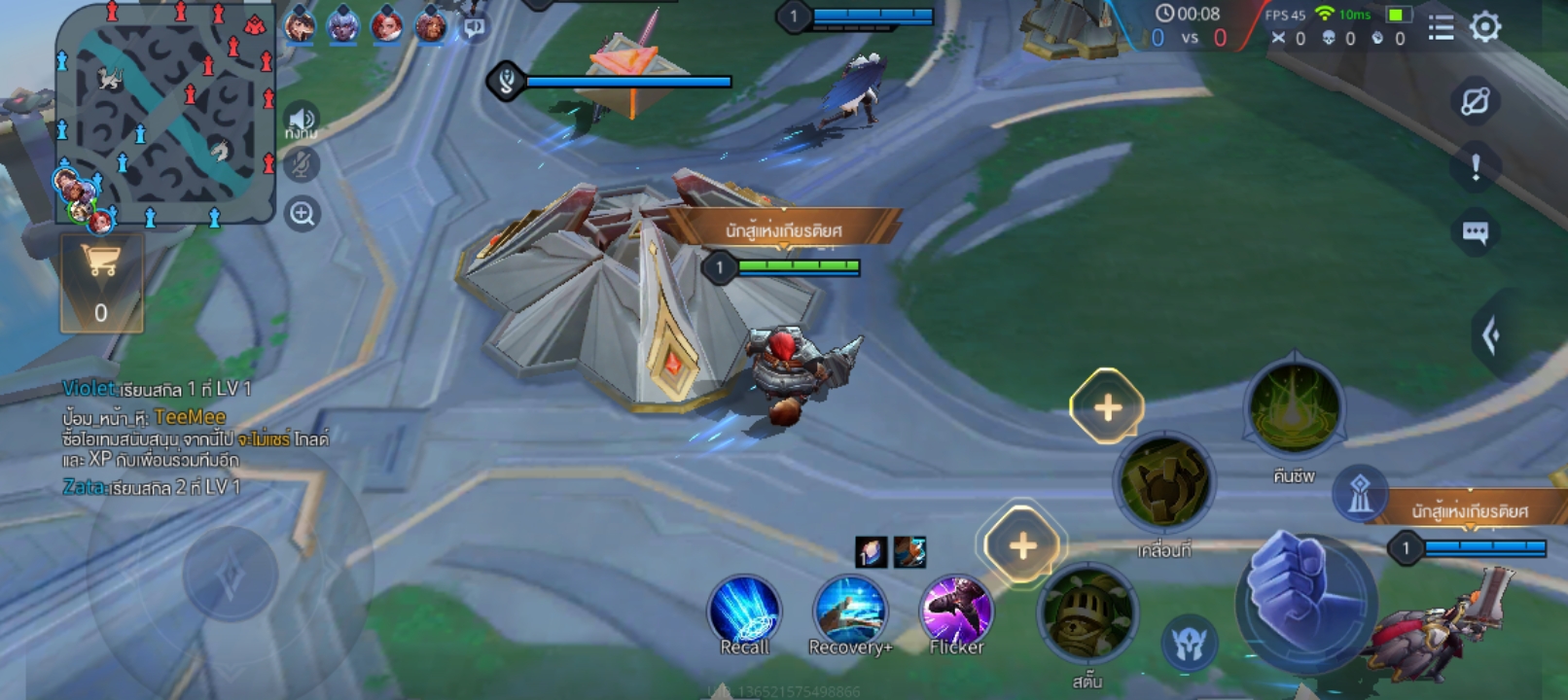
Task: Open the team chat icon beside hero portraits
Action: 474,27
